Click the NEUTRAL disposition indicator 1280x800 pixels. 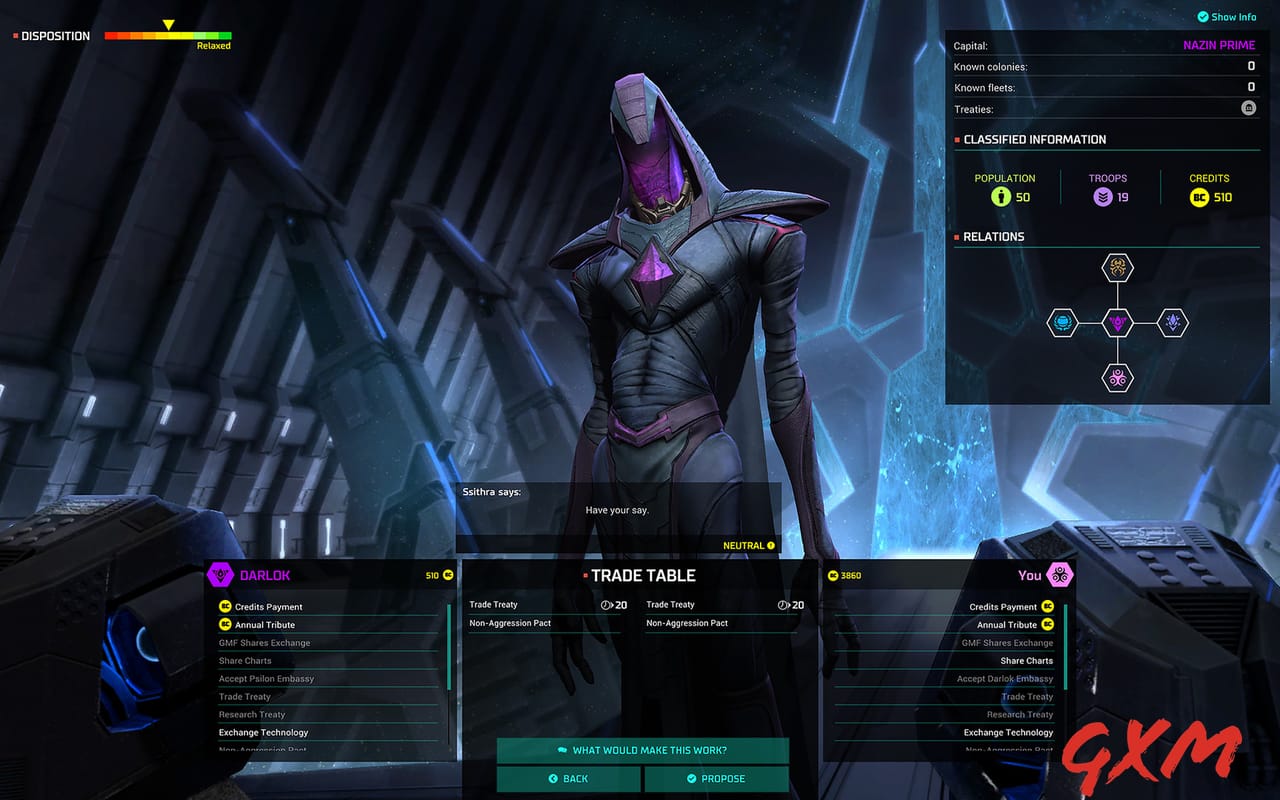click(748, 545)
